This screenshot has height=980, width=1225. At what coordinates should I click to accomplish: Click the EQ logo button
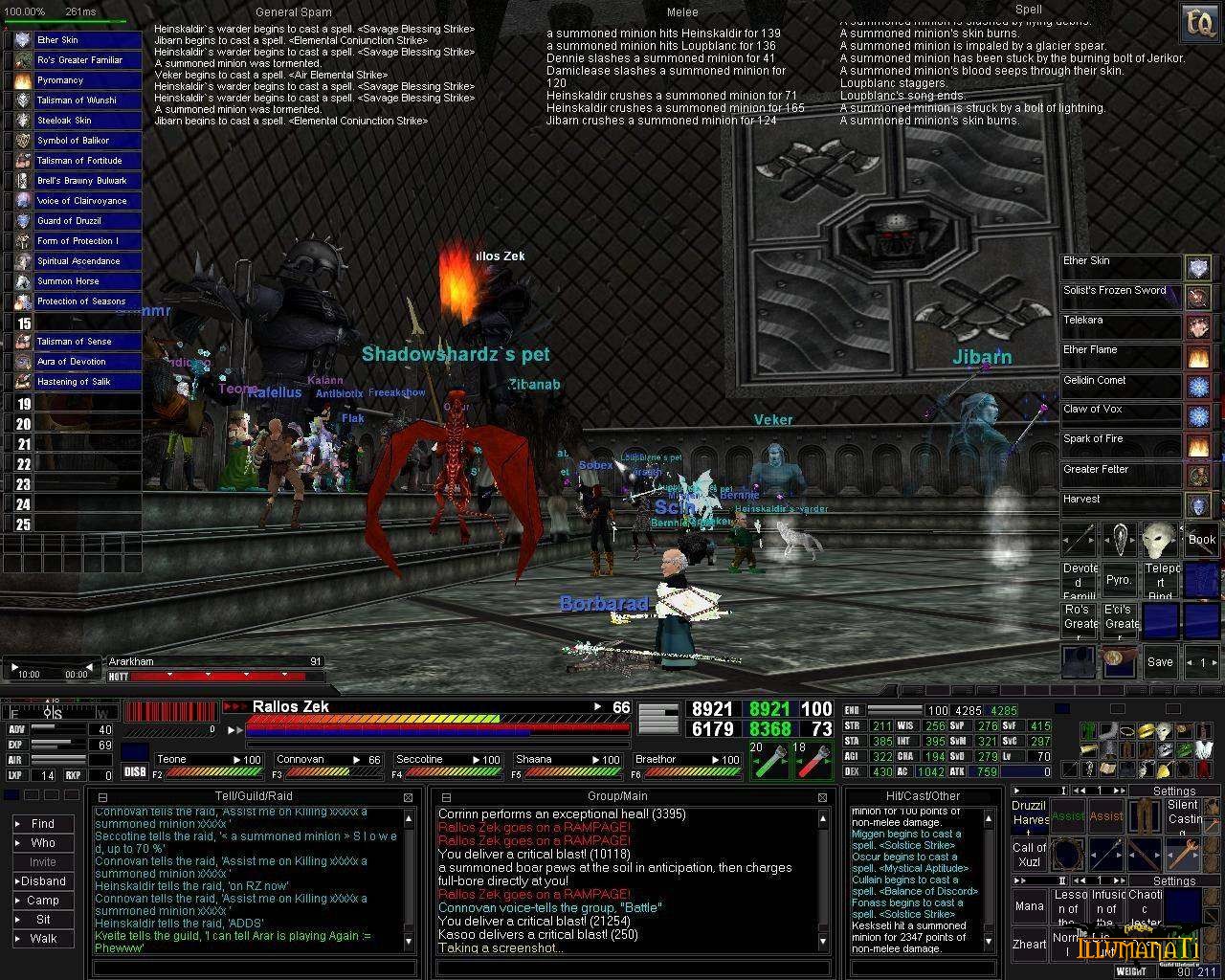[x=1196, y=21]
